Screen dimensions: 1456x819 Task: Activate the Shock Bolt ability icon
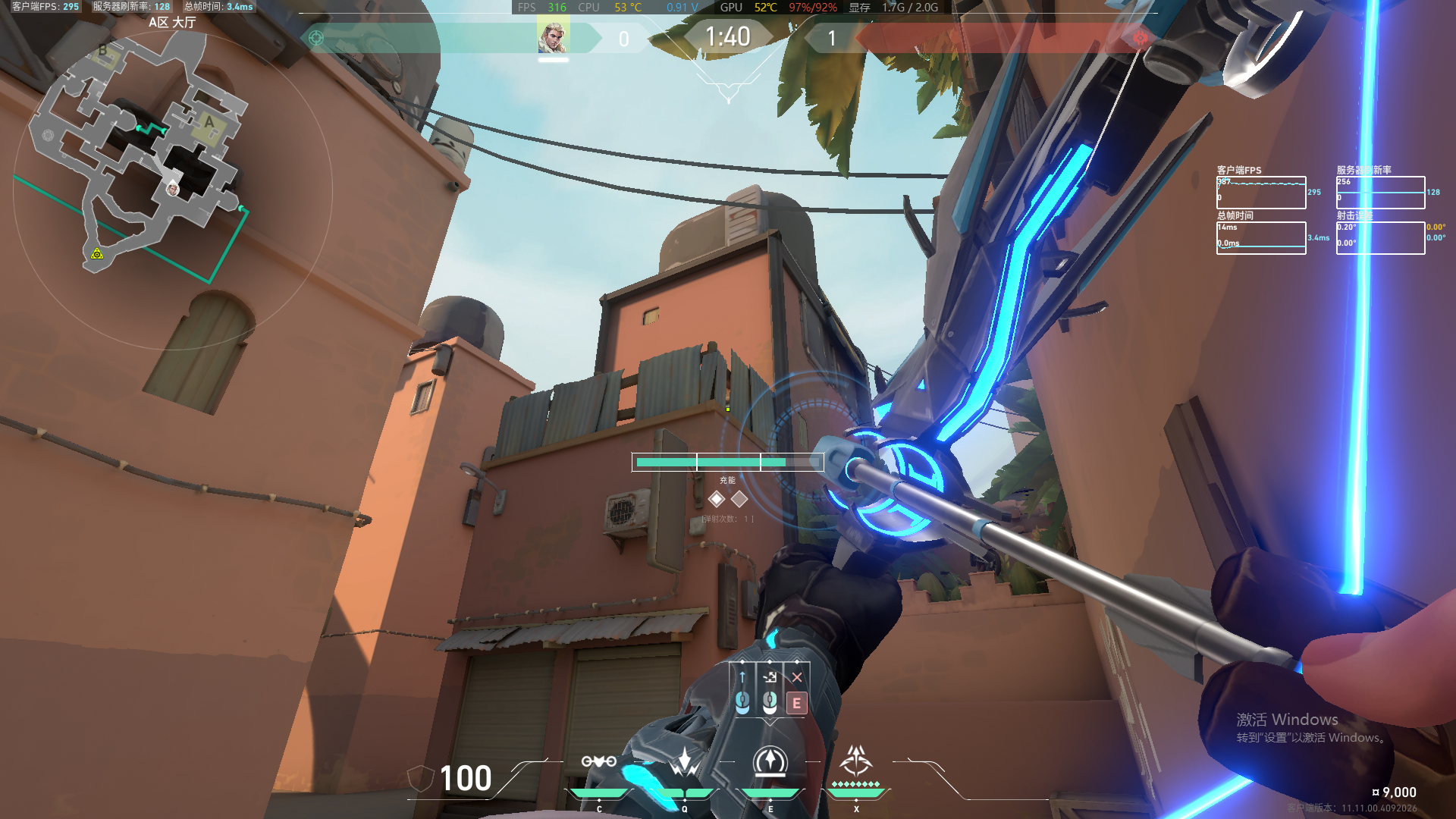[685, 761]
